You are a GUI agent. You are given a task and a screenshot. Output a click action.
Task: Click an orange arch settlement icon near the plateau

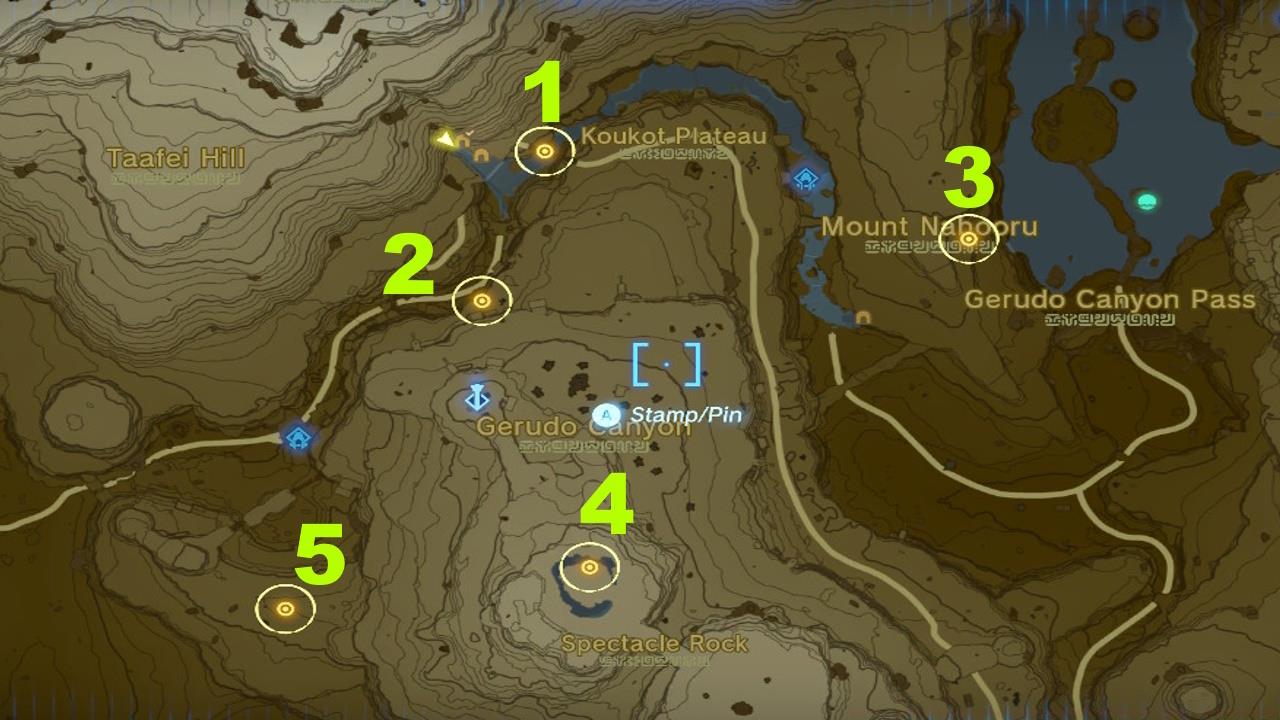pyautogui.click(x=463, y=143)
